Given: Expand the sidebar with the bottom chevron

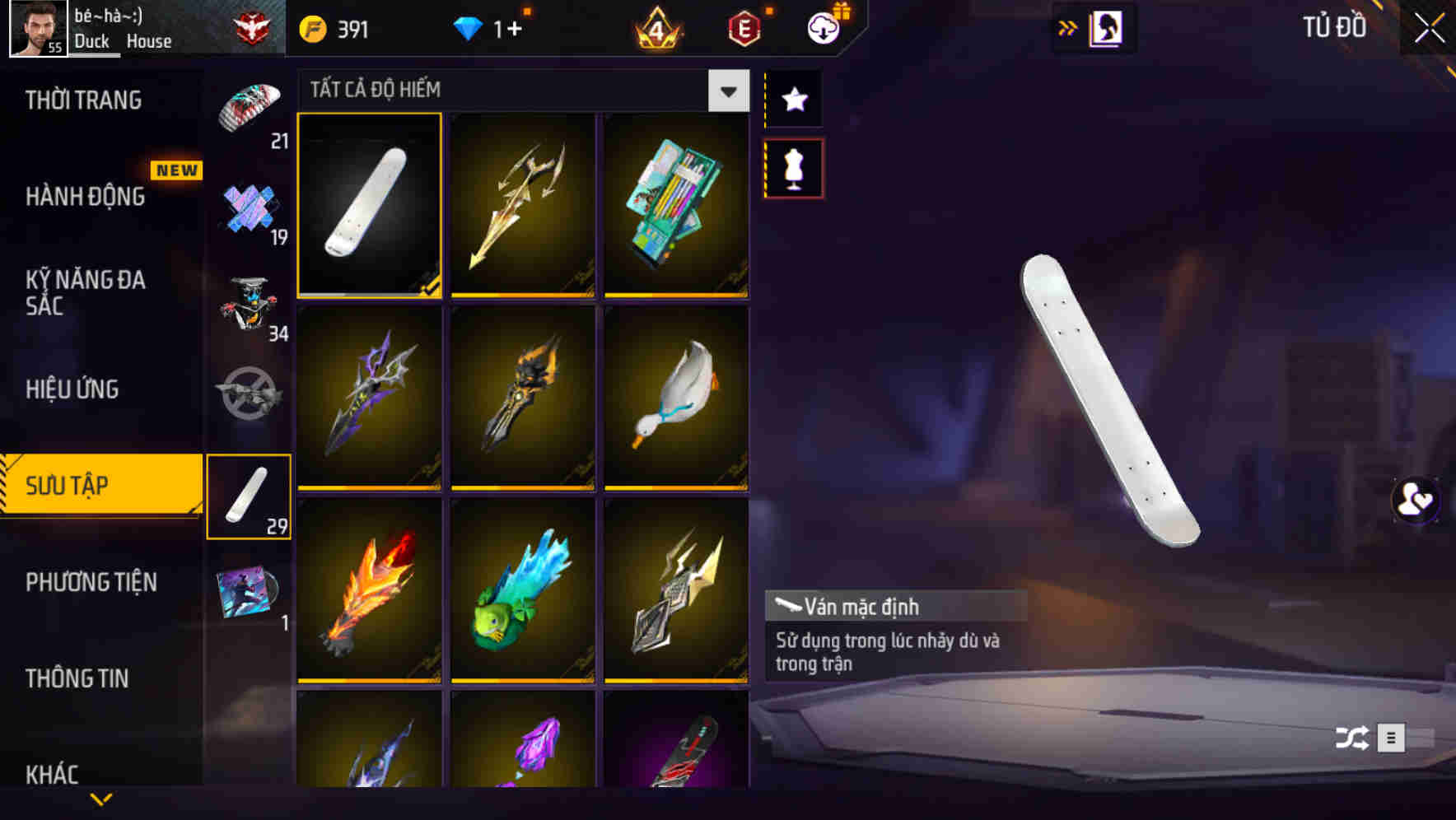Looking at the screenshot, I should (x=100, y=797).
